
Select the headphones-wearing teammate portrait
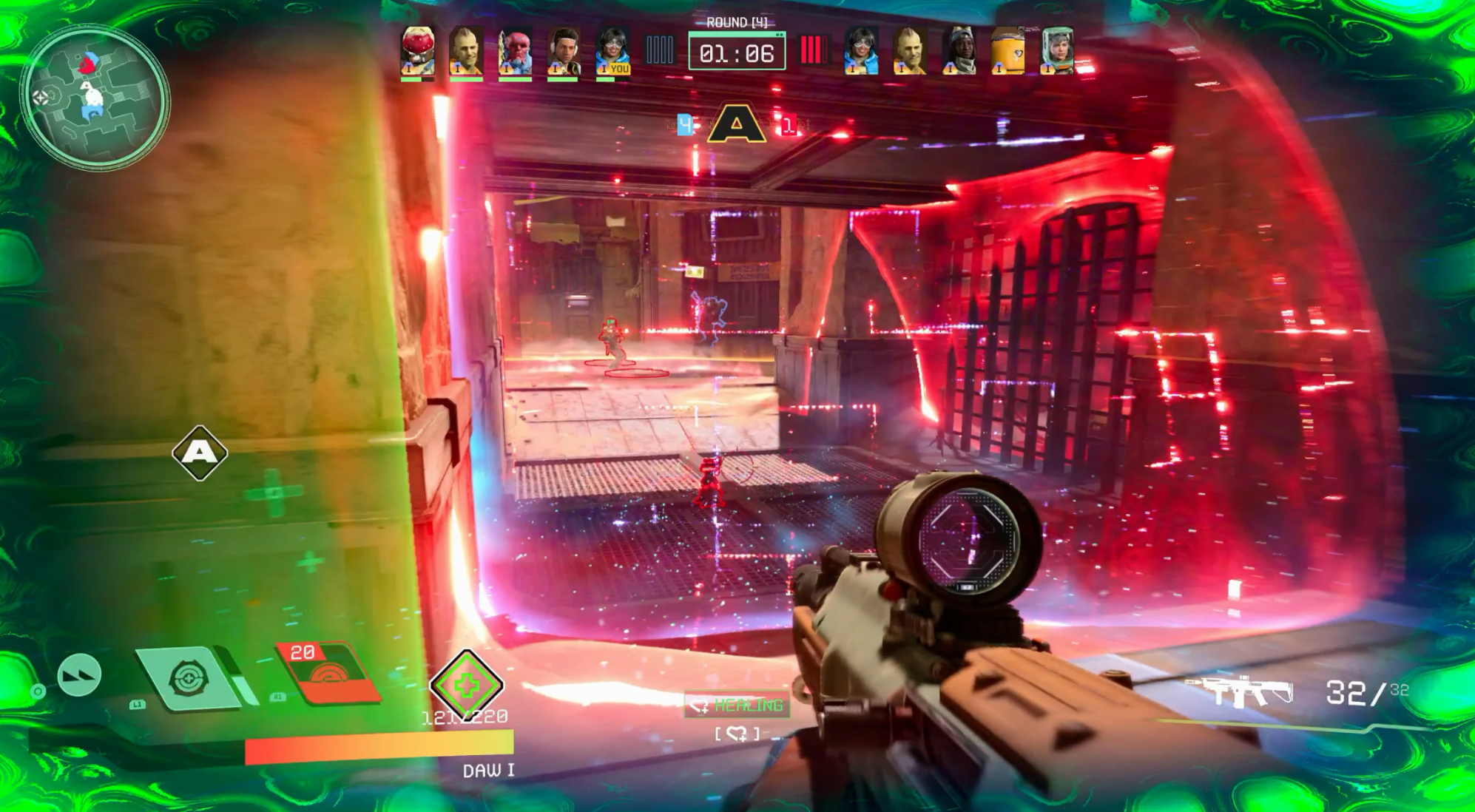click(564, 50)
